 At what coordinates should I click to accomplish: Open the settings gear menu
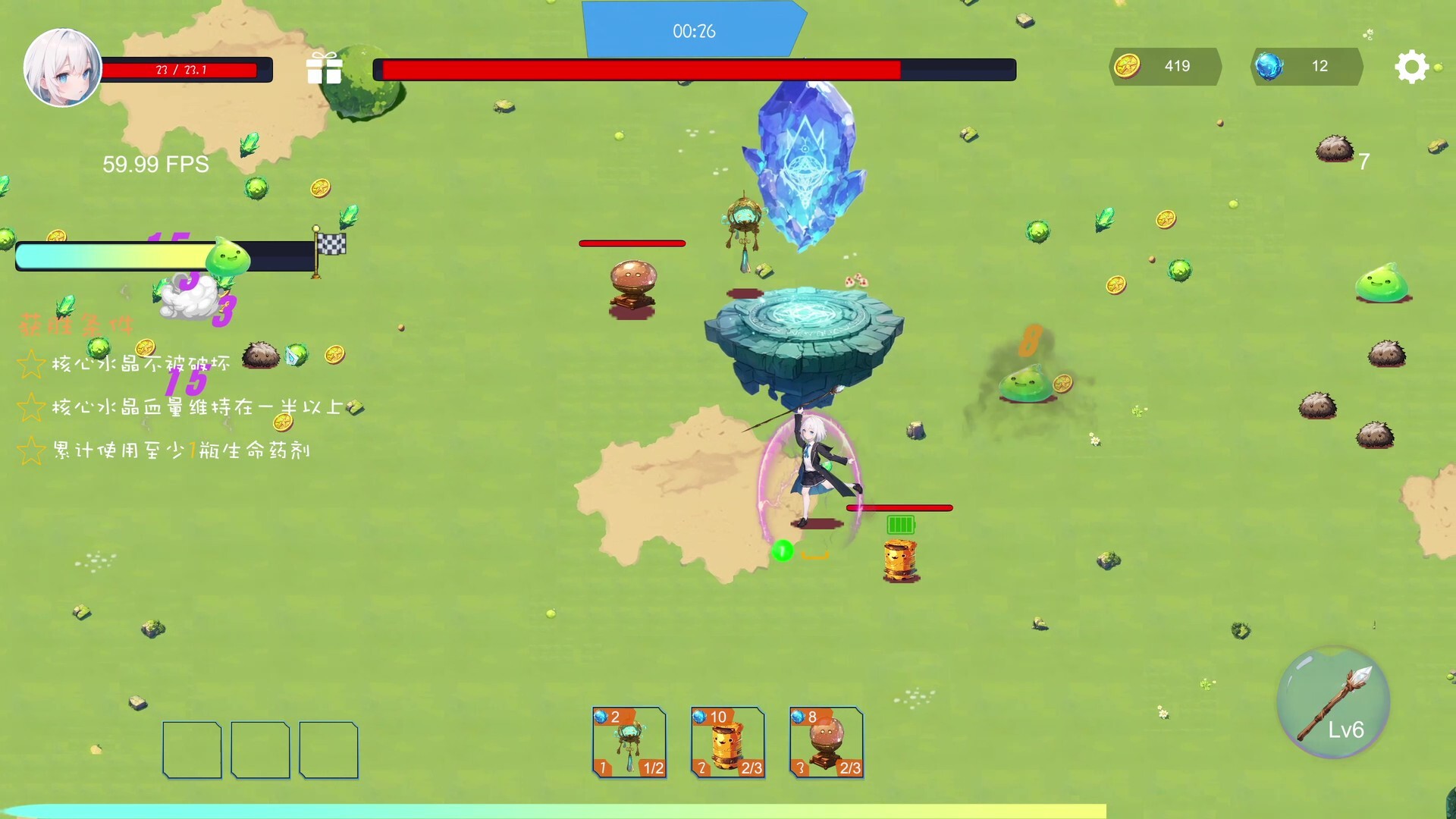pyautogui.click(x=1412, y=67)
